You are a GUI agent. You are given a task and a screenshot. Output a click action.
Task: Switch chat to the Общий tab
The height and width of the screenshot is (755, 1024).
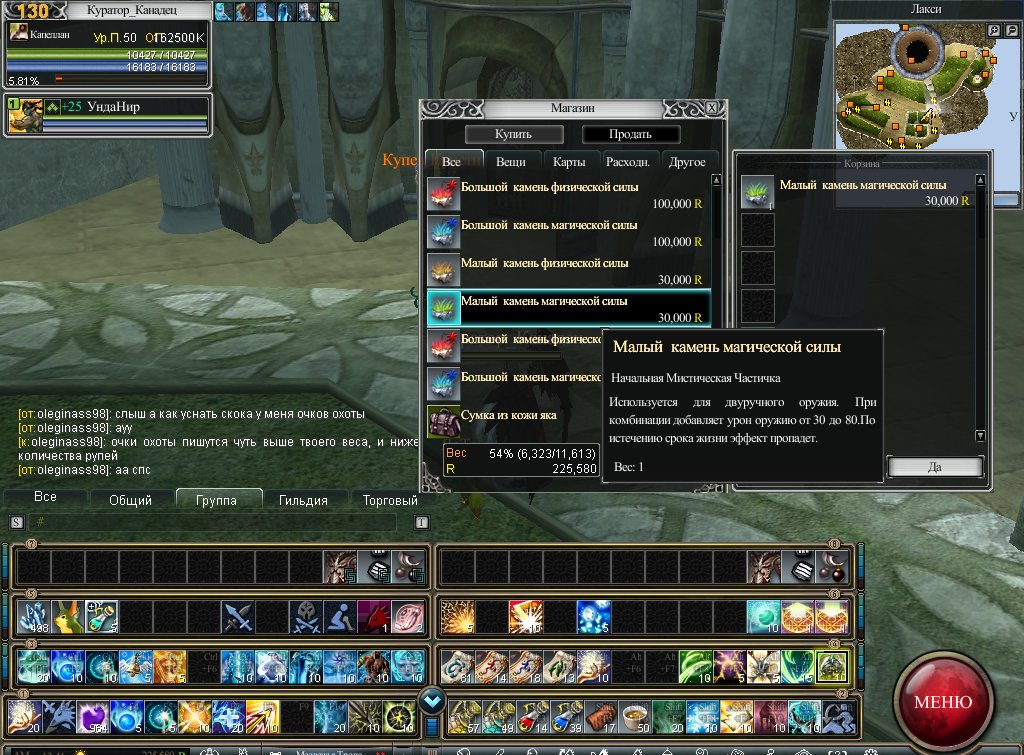[130, 500]
